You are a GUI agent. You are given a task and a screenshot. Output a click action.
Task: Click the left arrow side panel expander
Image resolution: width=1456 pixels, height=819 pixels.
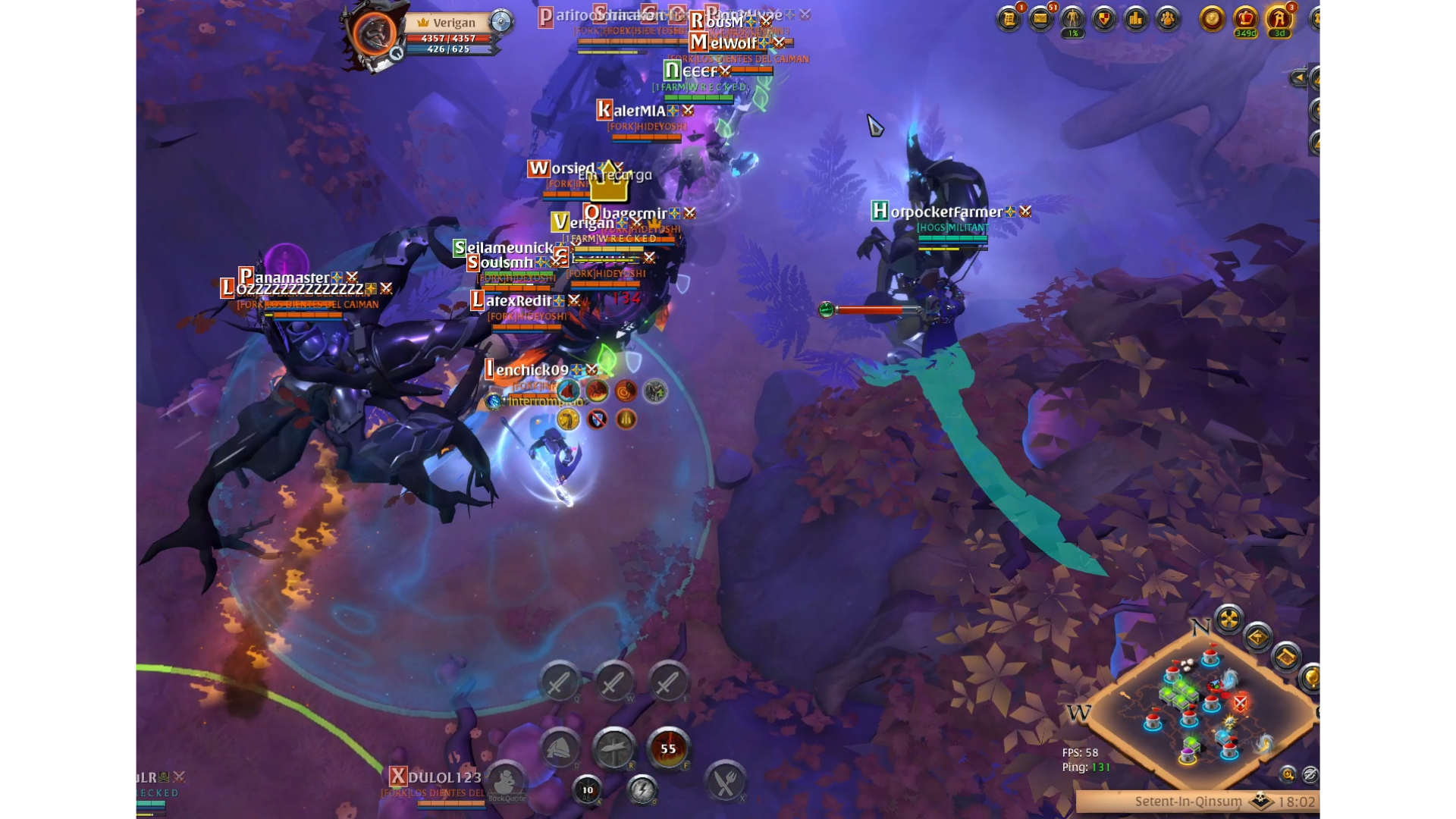pyautogui.click(x=1298, y=77)
